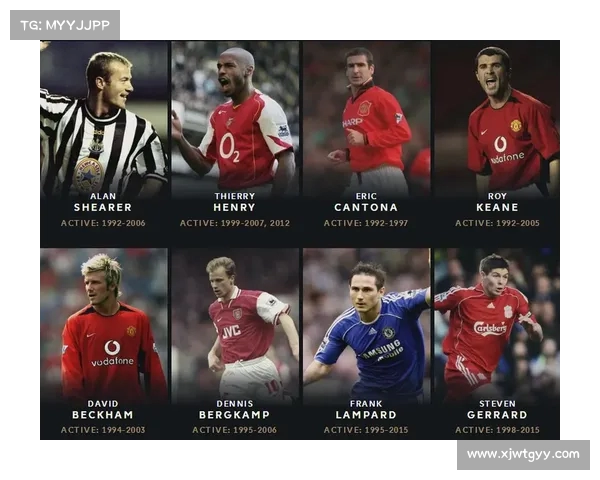Pick the Eric Cantona card
This screenshot has width=600, height=480.
[366, 140]
